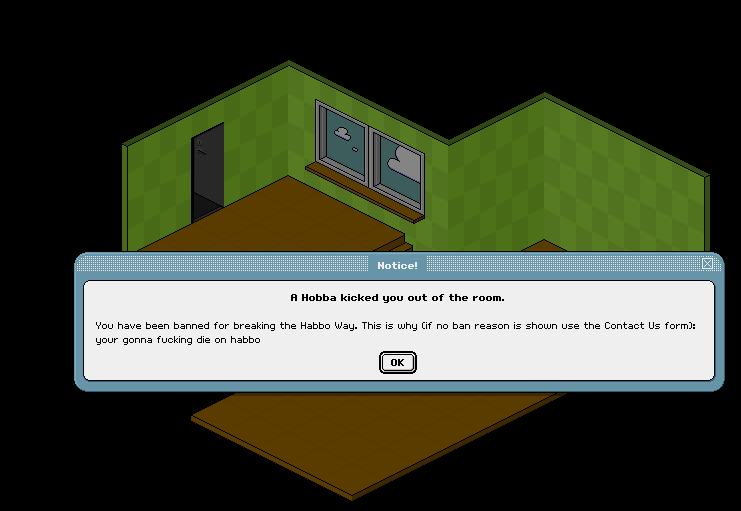Confirm the ban notice with OK
The width and height of the screenshot is (741, 511).
coord(397,362)
